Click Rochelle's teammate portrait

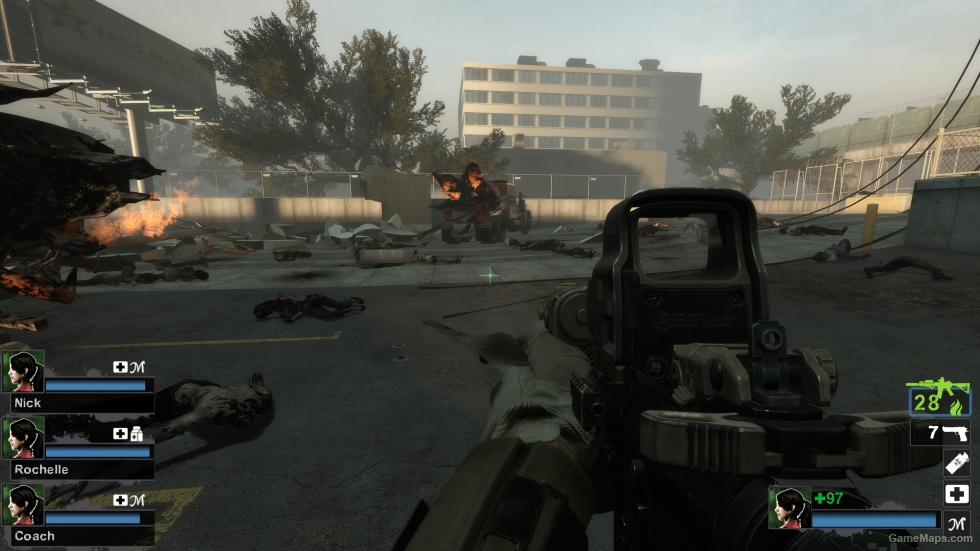23,437
